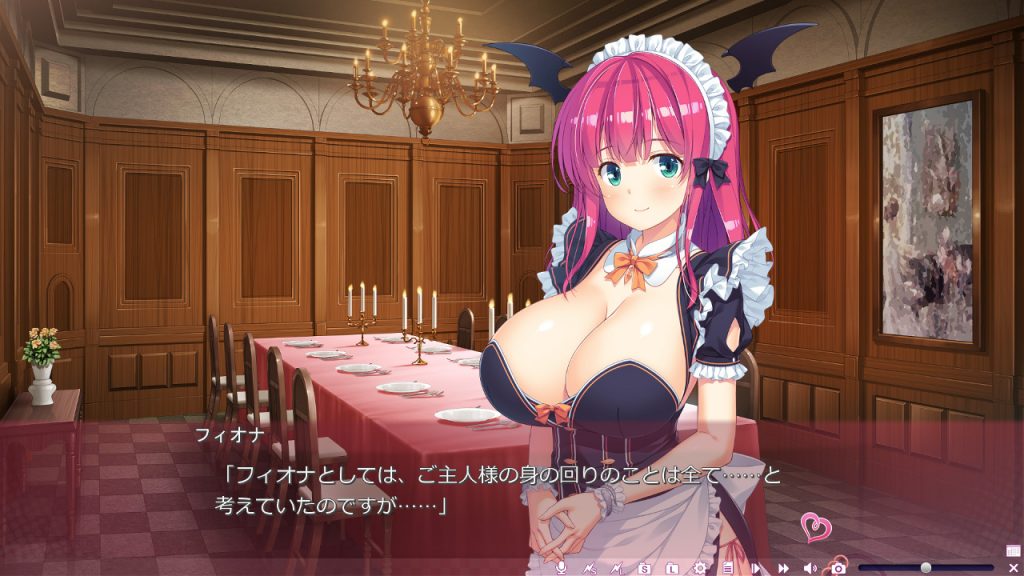Click the grid window icon above the X
The image size is (1024, 576).
pyautogui.click(x=1013, y=550)
